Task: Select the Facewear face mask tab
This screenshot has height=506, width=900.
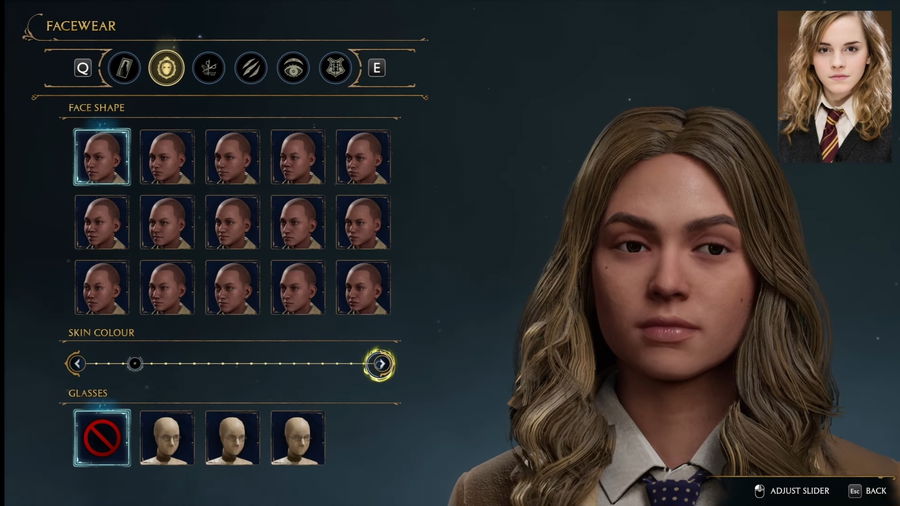Action: 166,68
